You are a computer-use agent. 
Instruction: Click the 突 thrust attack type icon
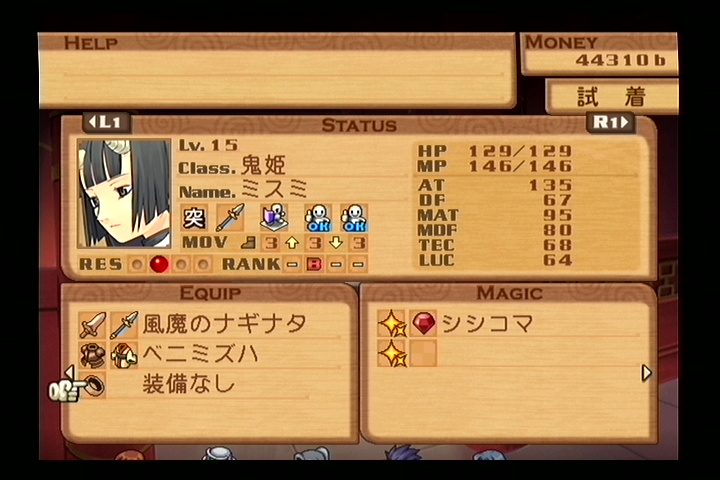[193, 216]
